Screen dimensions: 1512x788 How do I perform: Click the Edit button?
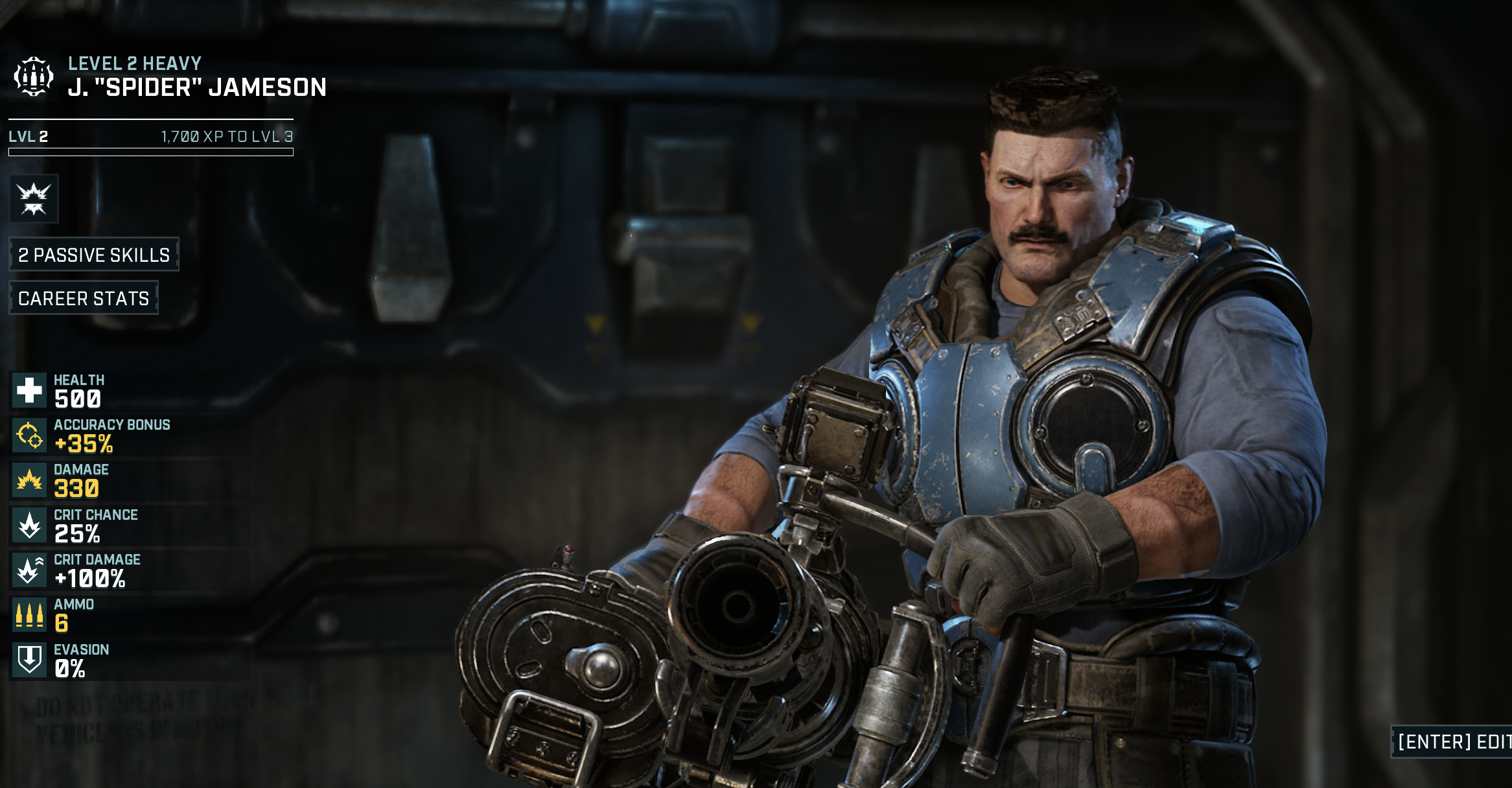tap(1453, 741)
